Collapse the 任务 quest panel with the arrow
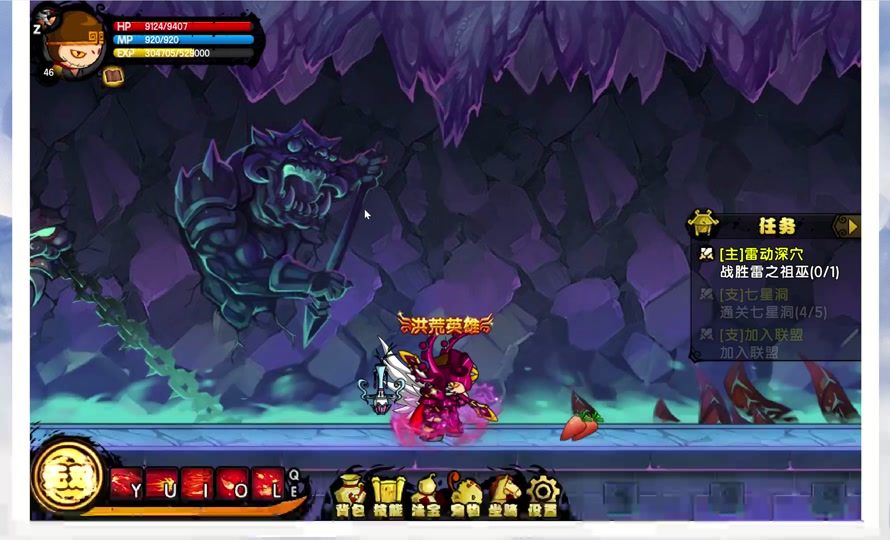Screen dimensions: 890x540 click(848, 226)
